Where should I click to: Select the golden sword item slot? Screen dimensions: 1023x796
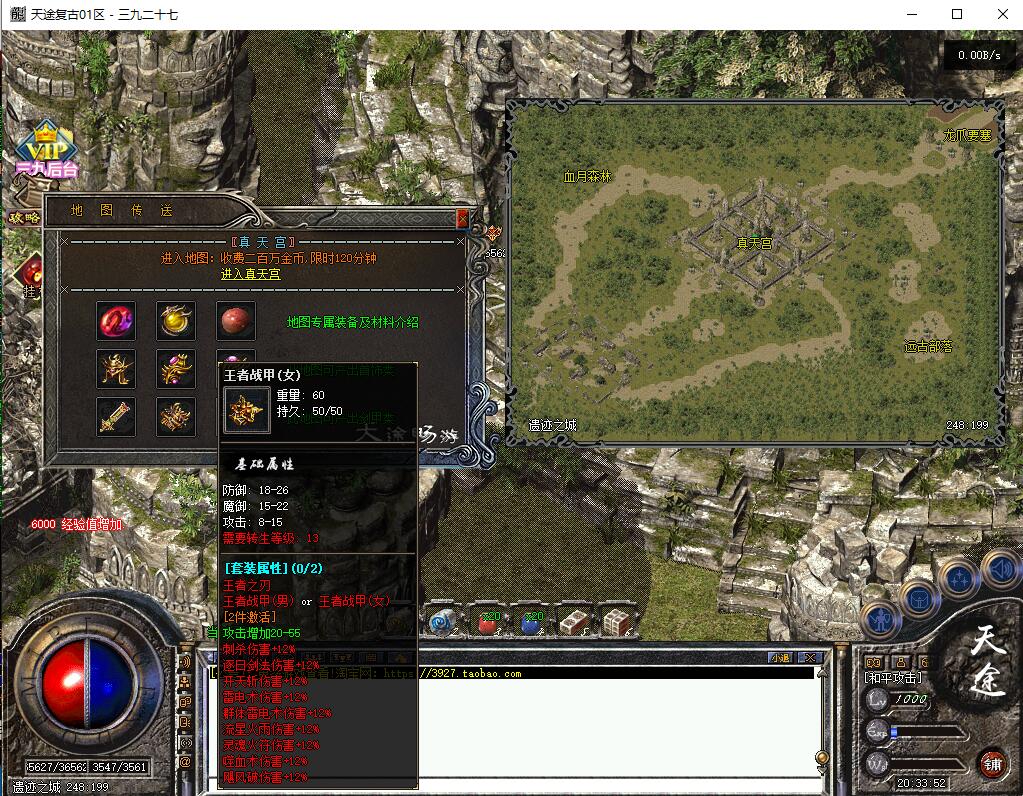116,416
